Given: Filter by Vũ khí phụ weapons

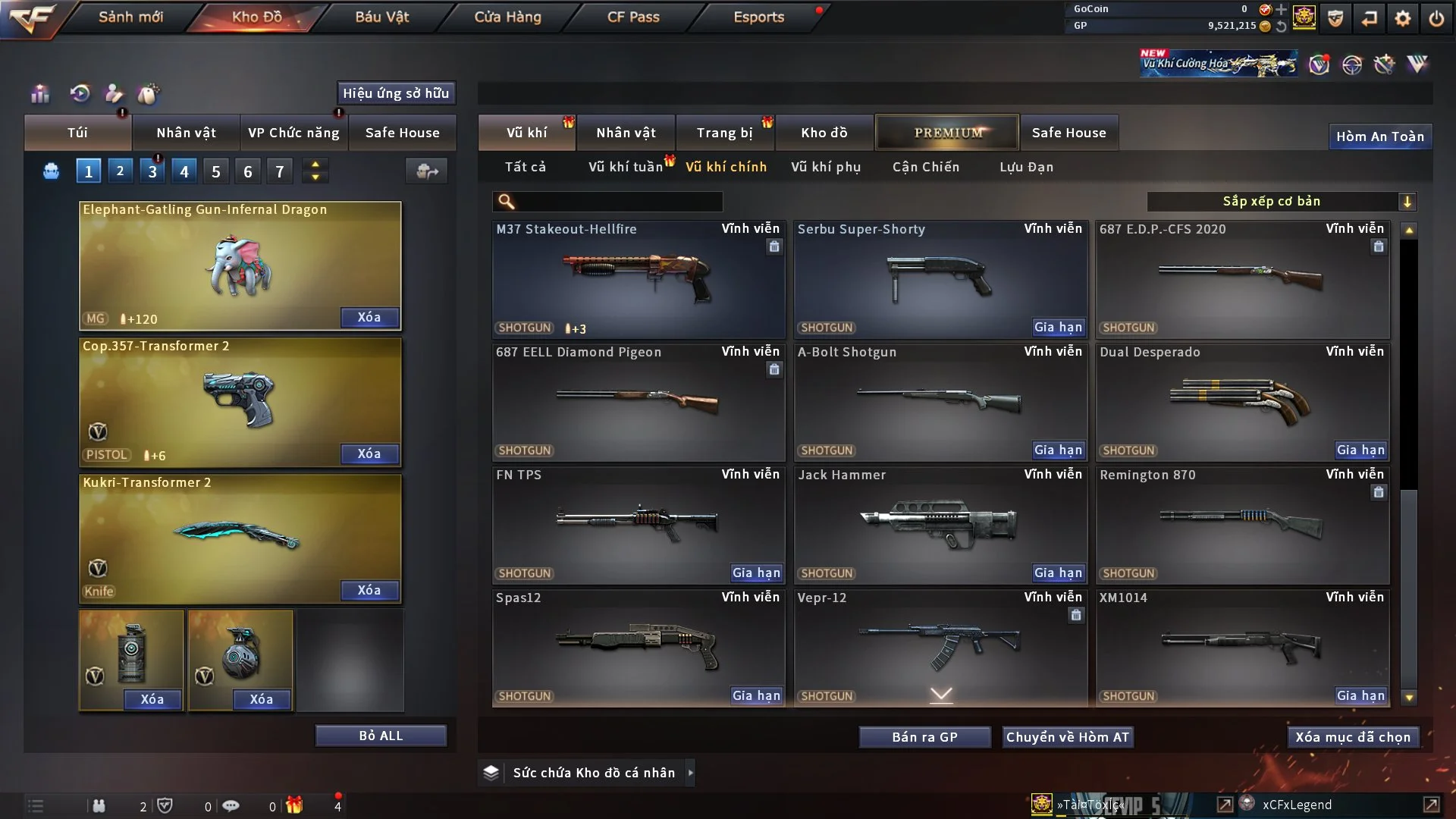Looking at the screenshot, I should (x=826, y=167).
